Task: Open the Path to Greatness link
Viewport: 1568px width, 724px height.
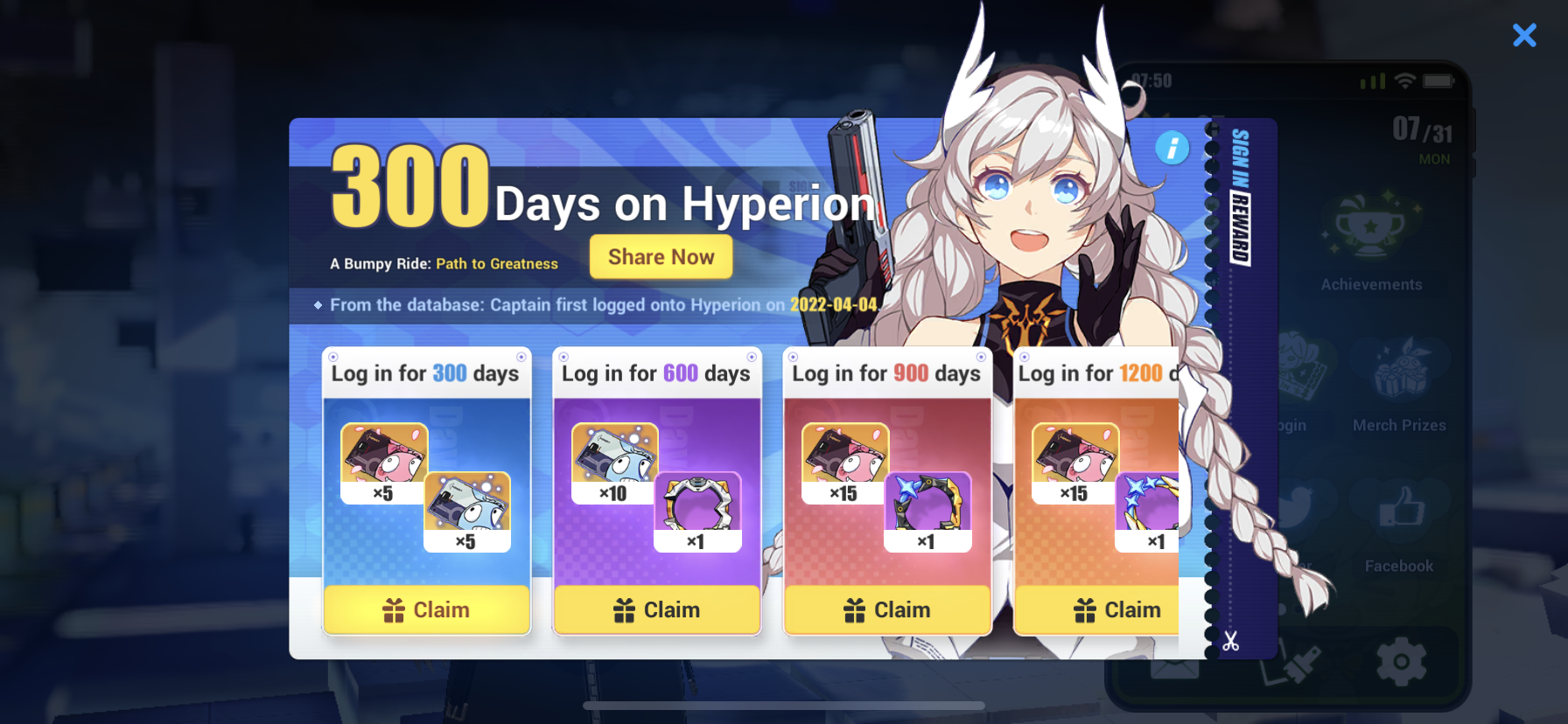Action: coord(497,263)
